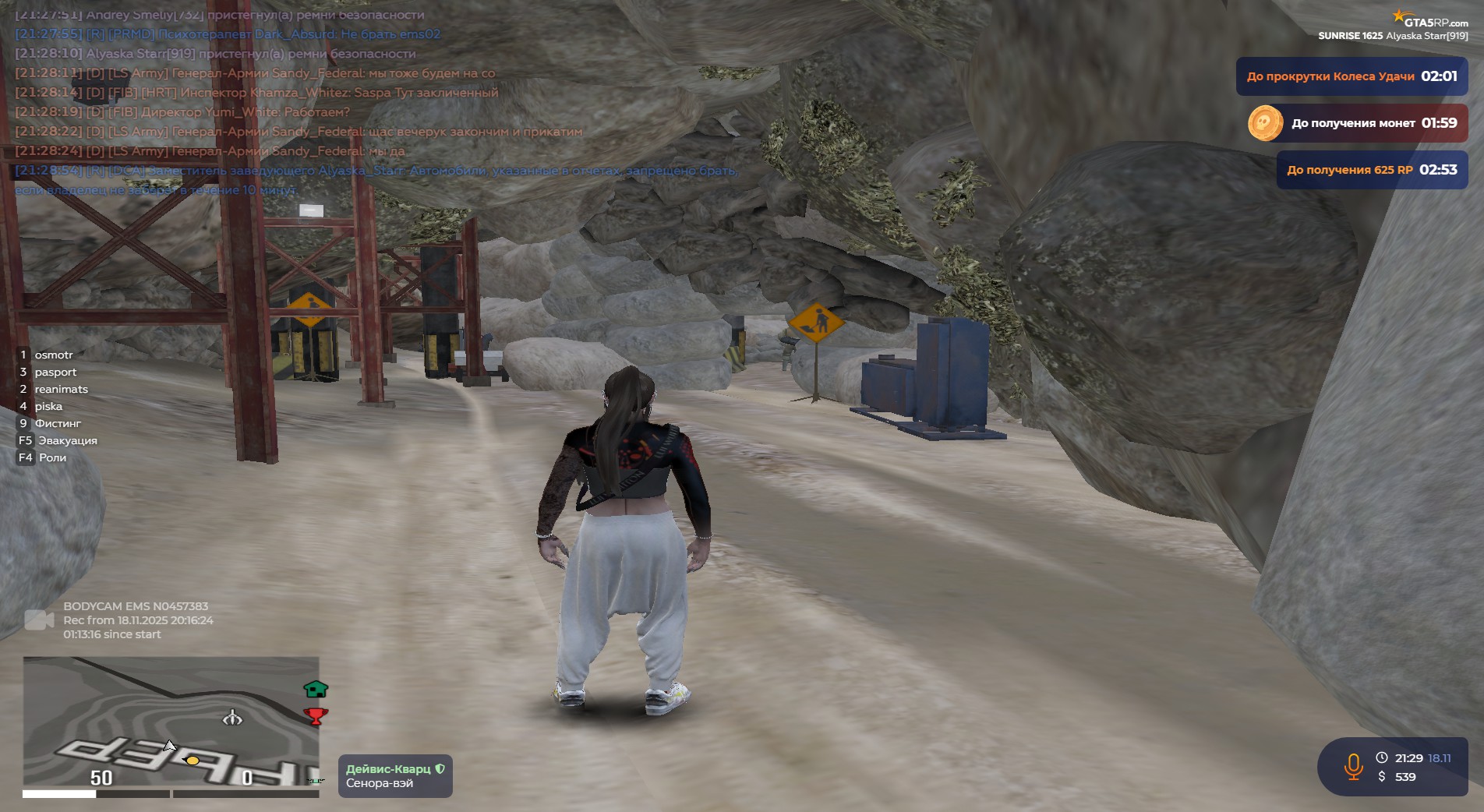The image size is (1484, 812).
Task: Select the Фистинг animation entry
Action: [x=57, y=423]
